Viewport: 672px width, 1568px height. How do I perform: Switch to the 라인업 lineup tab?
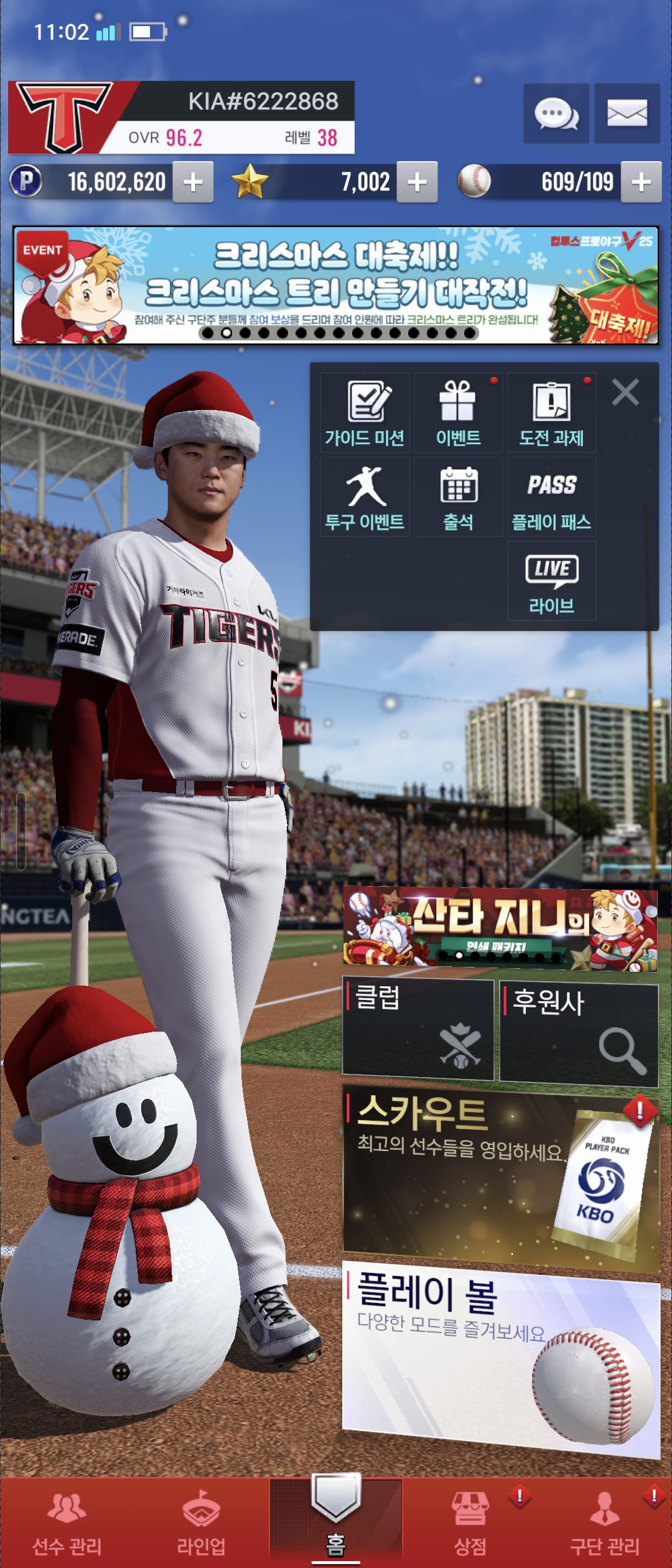(201, 1523)
